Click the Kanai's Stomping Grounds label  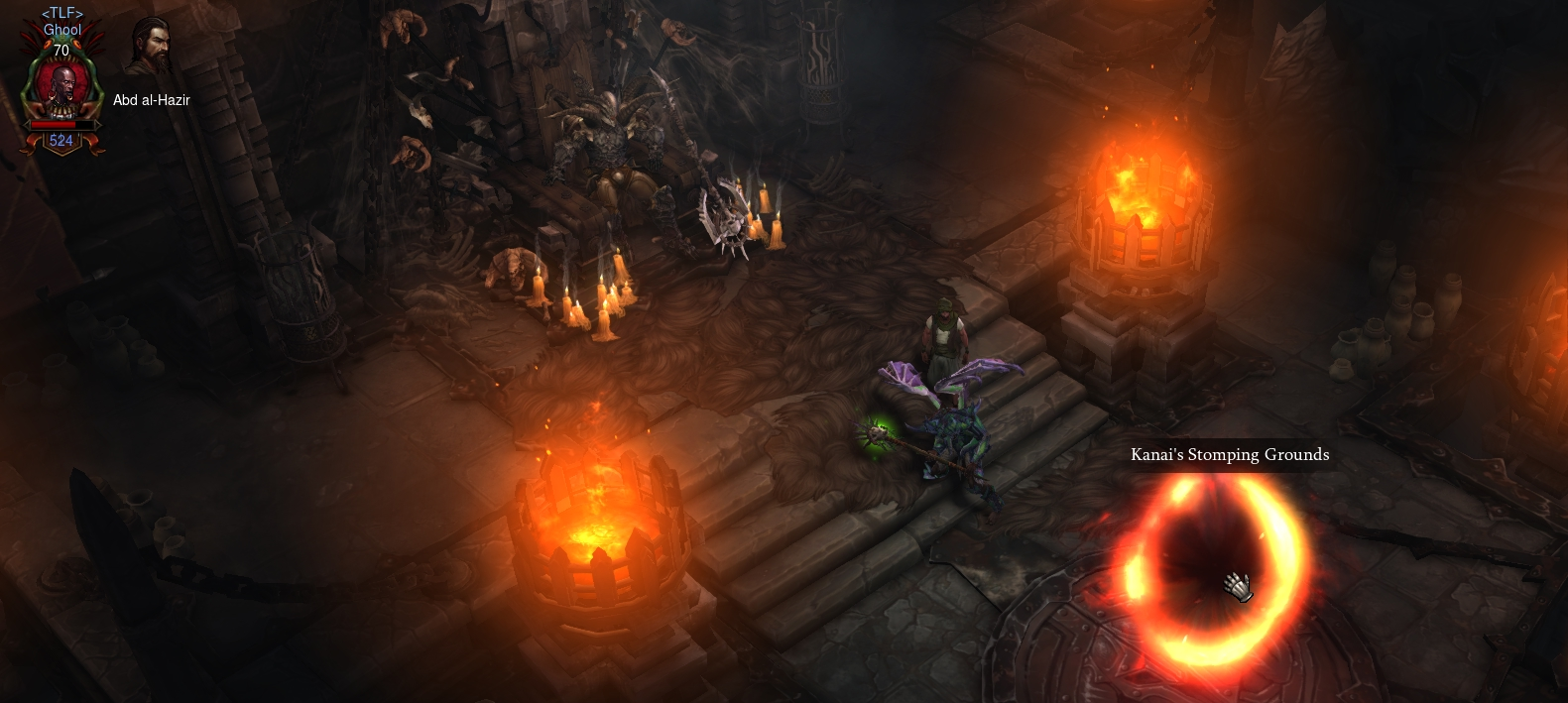point(1230,455)
